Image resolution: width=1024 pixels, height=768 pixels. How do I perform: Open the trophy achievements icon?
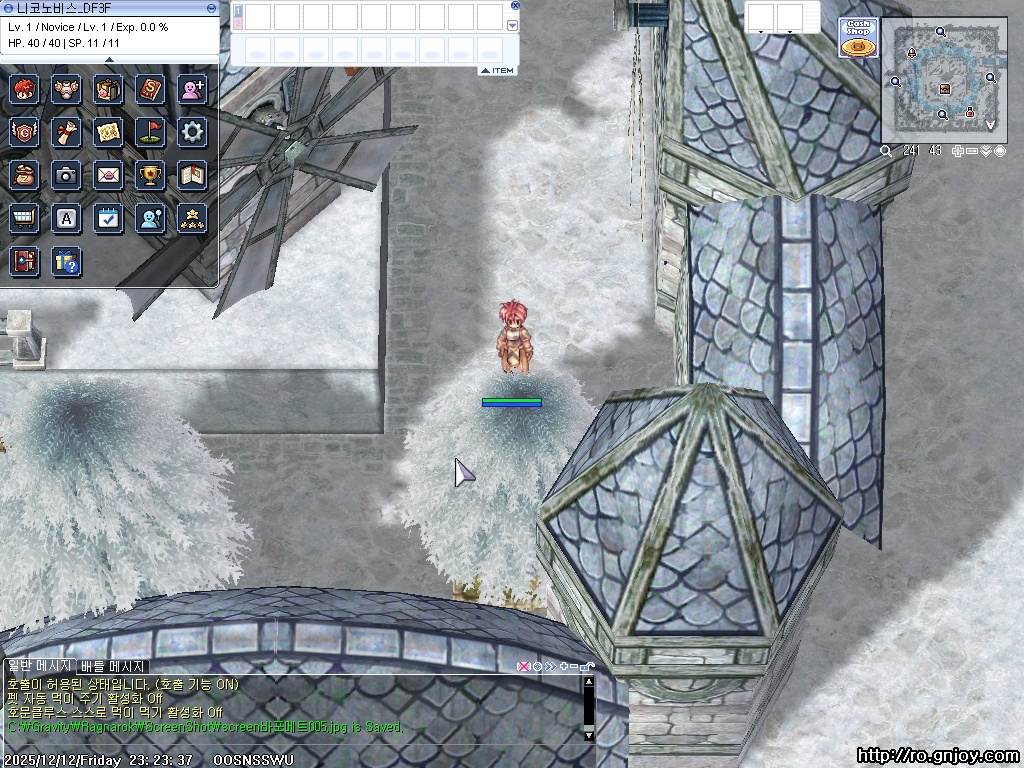click(150, 175)
